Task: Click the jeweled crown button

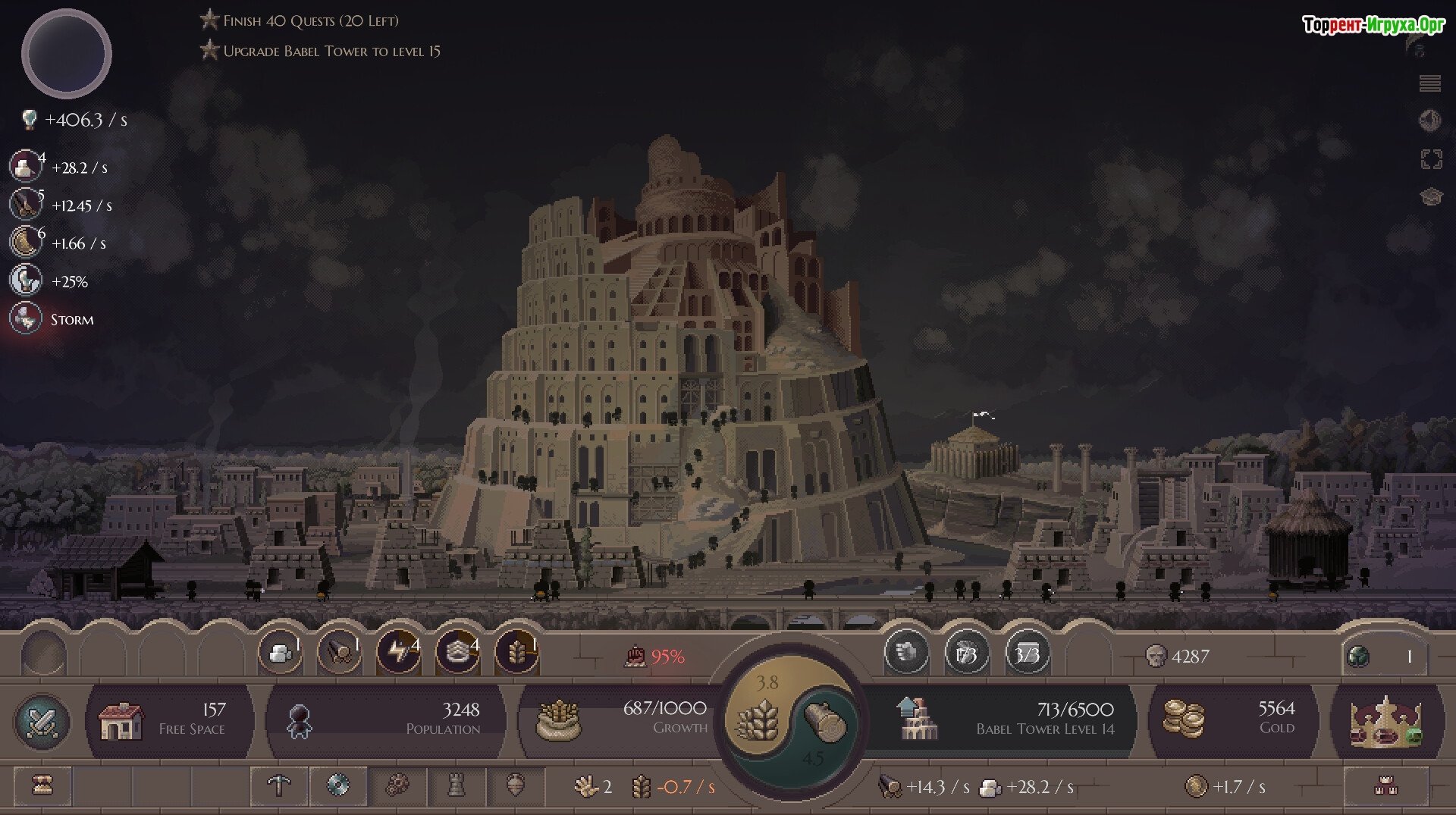Action: tap(1384, 720)
